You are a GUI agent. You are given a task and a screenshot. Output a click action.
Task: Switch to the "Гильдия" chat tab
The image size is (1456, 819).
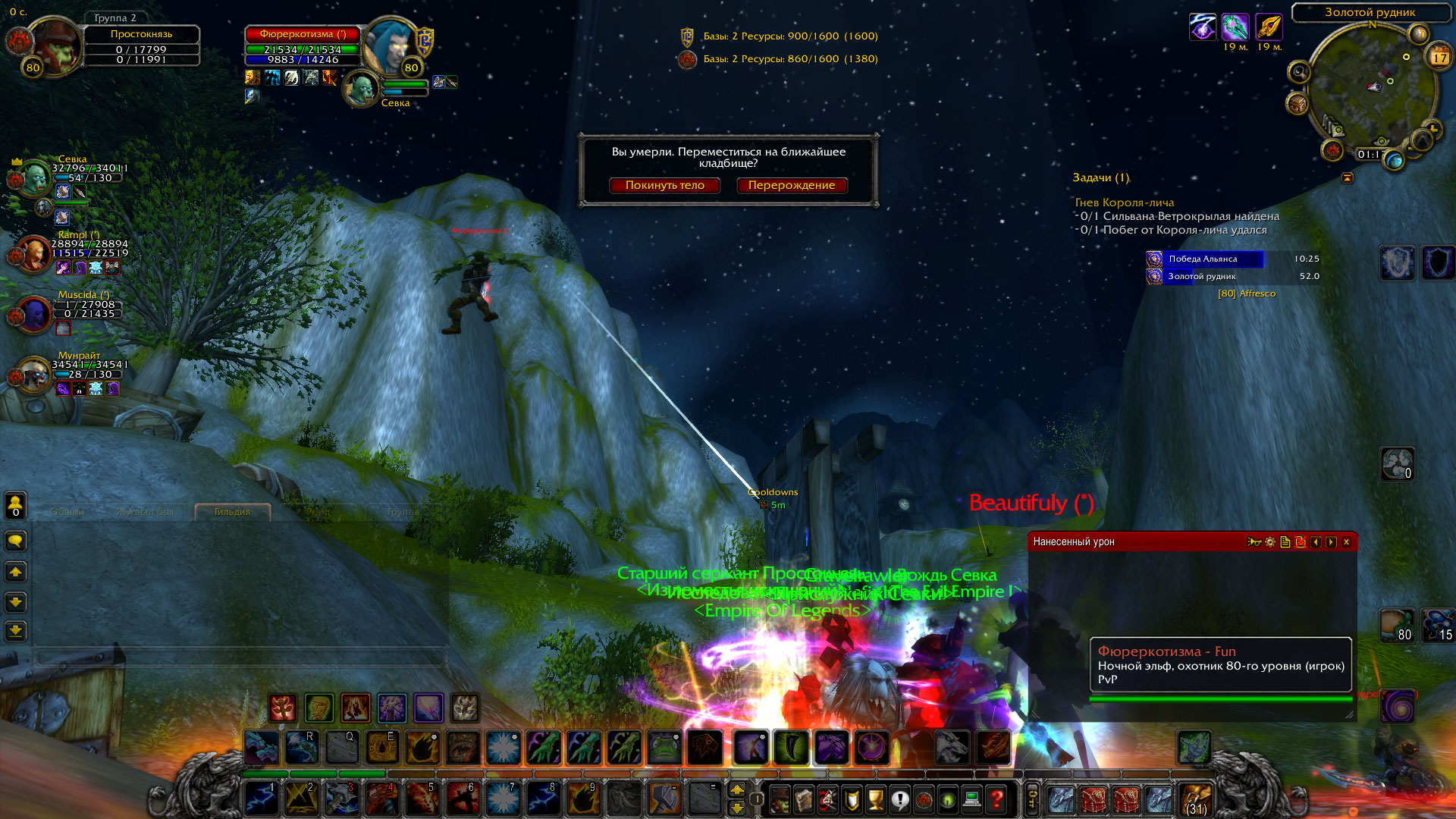(232, 512)
